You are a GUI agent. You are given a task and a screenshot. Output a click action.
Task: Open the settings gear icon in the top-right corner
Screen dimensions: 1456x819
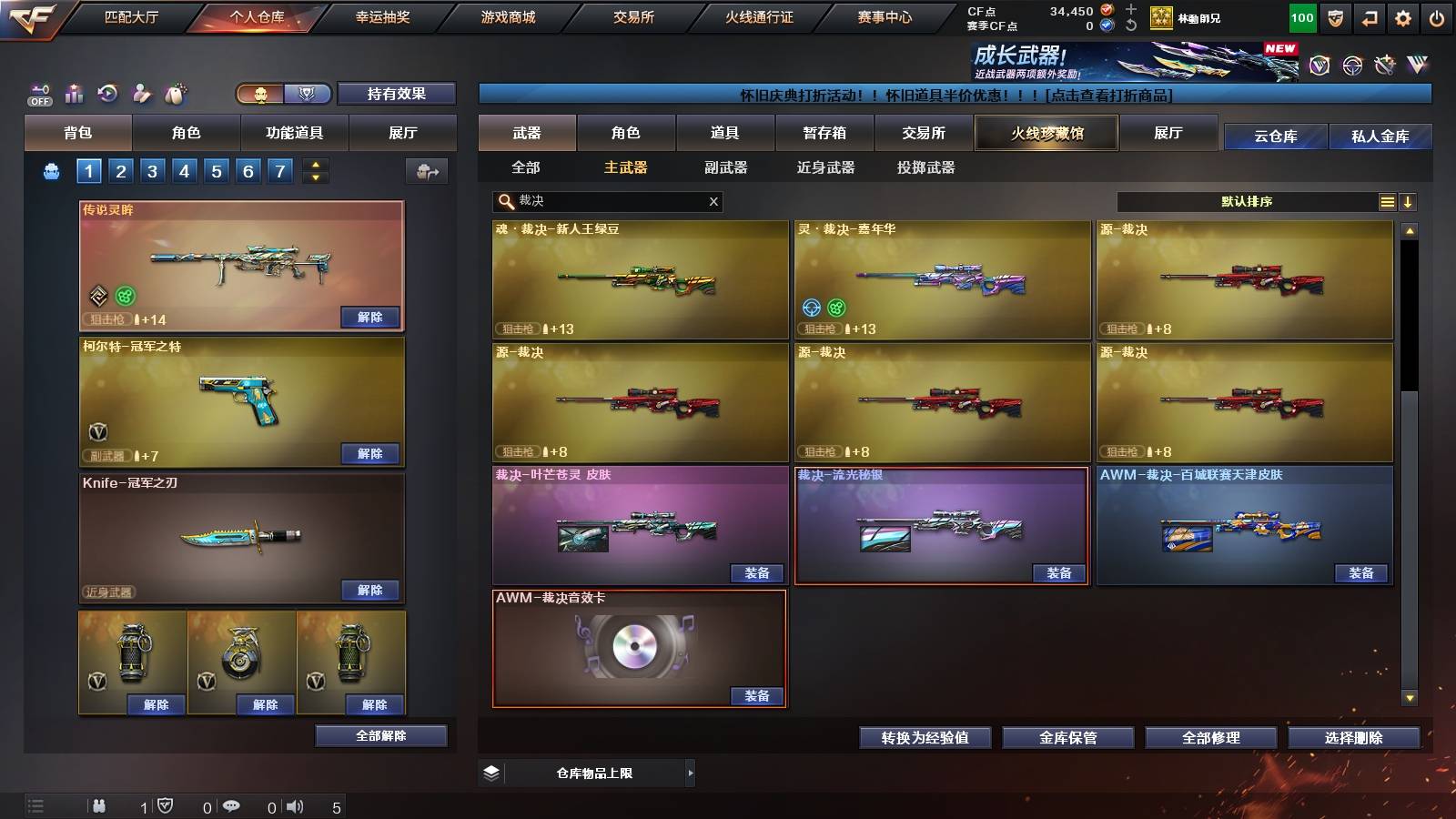tap(1404, 17)
